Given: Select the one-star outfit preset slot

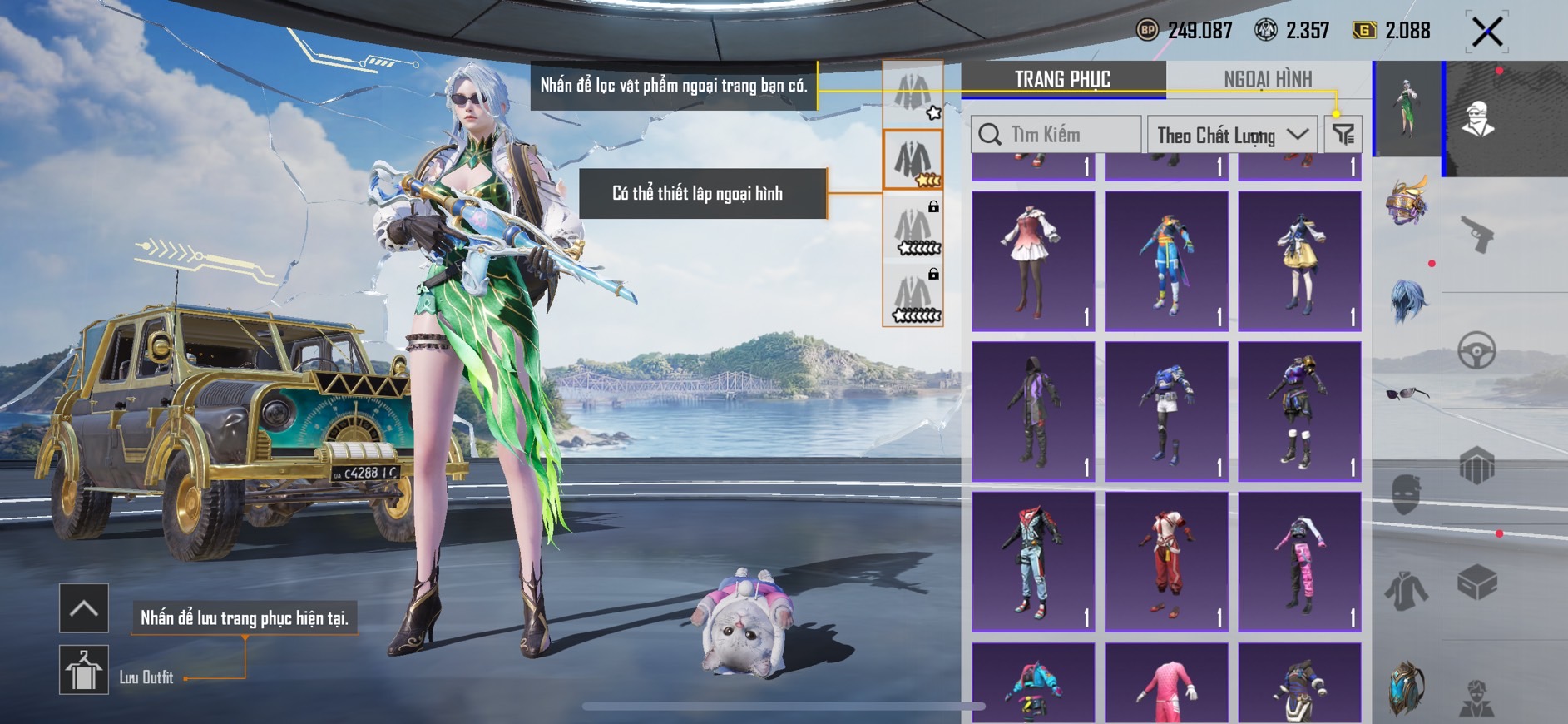Looking at the screenshot, I should pyautogui.click(x=913, y=94).
